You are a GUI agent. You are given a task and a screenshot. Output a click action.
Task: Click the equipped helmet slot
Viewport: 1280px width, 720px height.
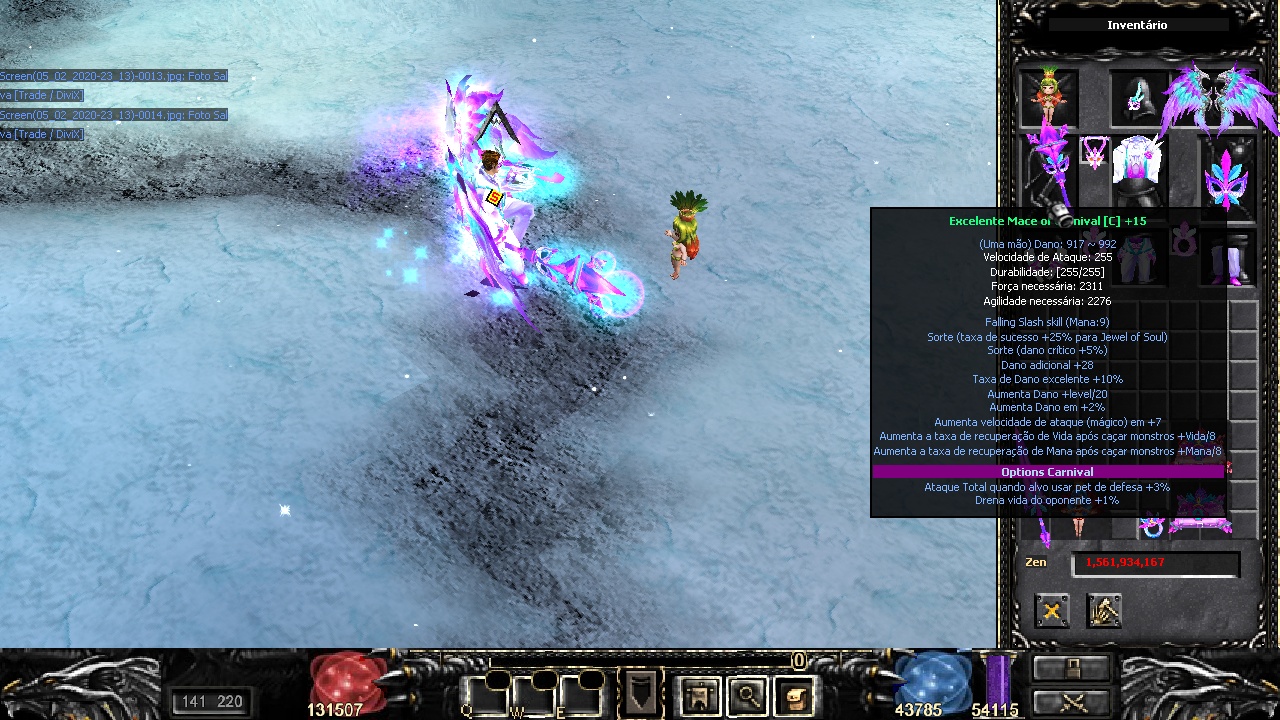click(1138, 97)
